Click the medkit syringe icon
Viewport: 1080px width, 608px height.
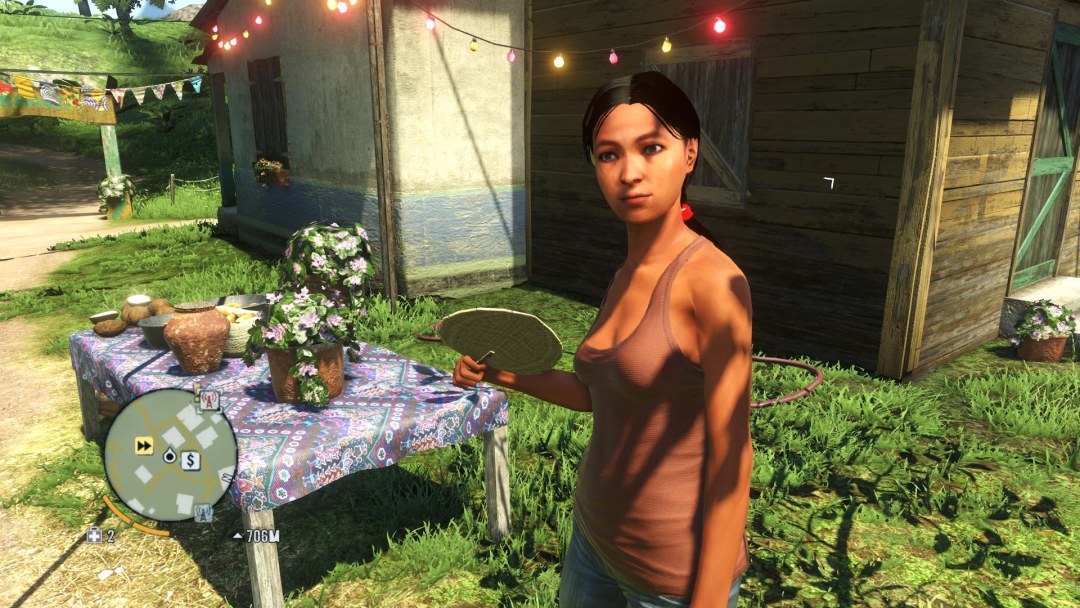click(x=94, y=536)
